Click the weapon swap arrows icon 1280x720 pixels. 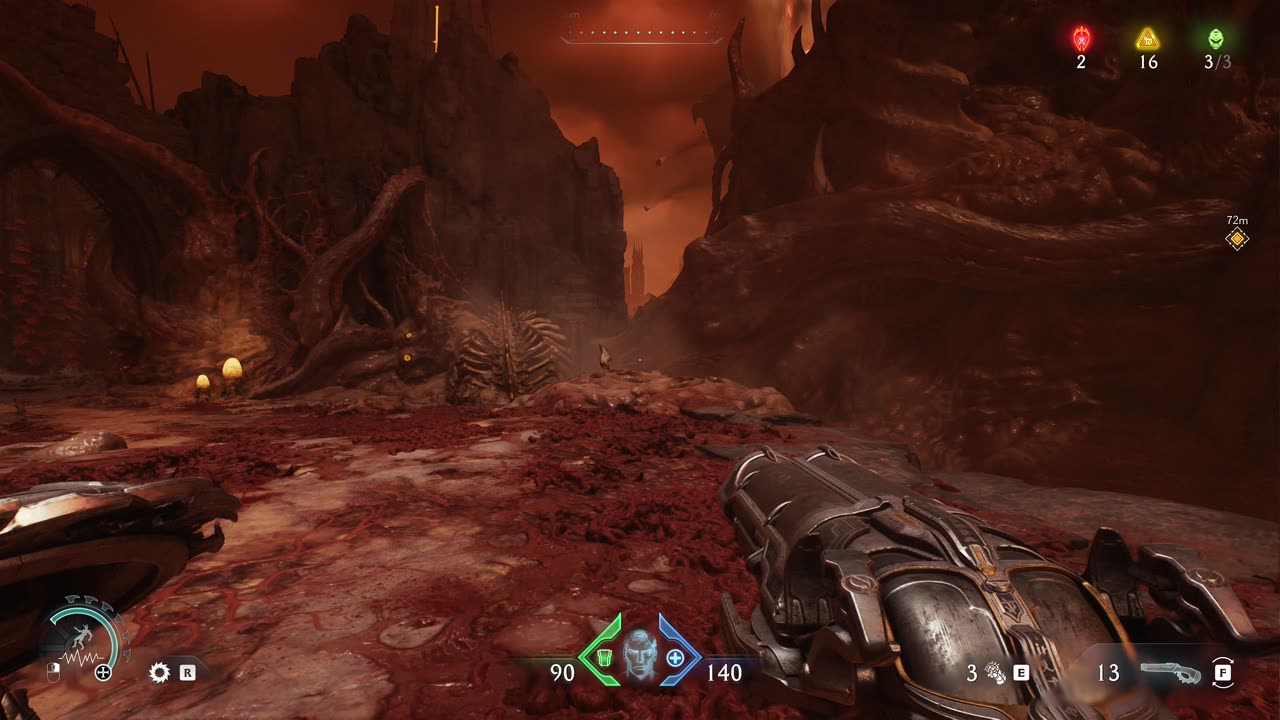pyautogui.click(x=1223, y=672)
